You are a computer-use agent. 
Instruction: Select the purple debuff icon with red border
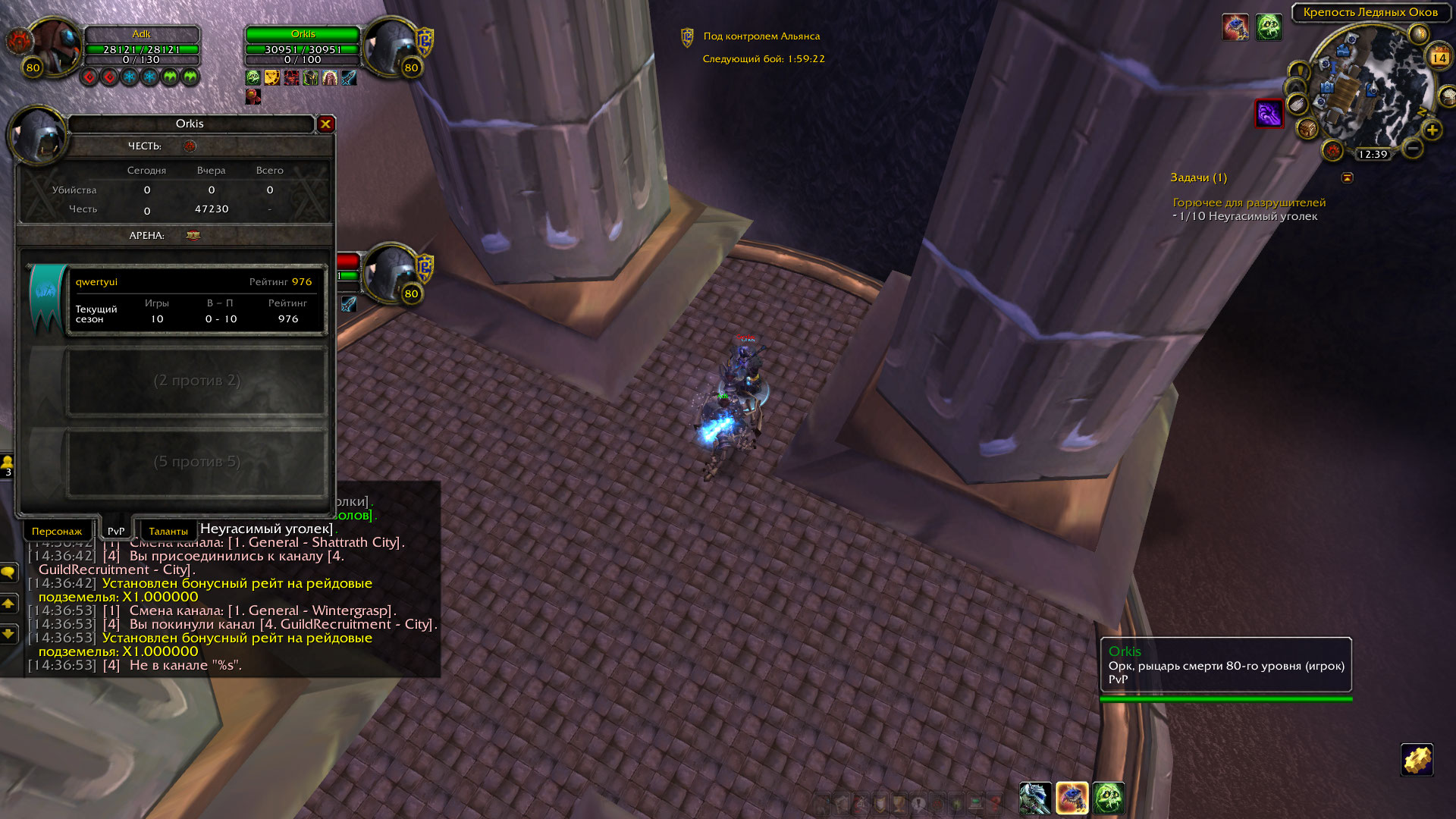pos(1269,114)
